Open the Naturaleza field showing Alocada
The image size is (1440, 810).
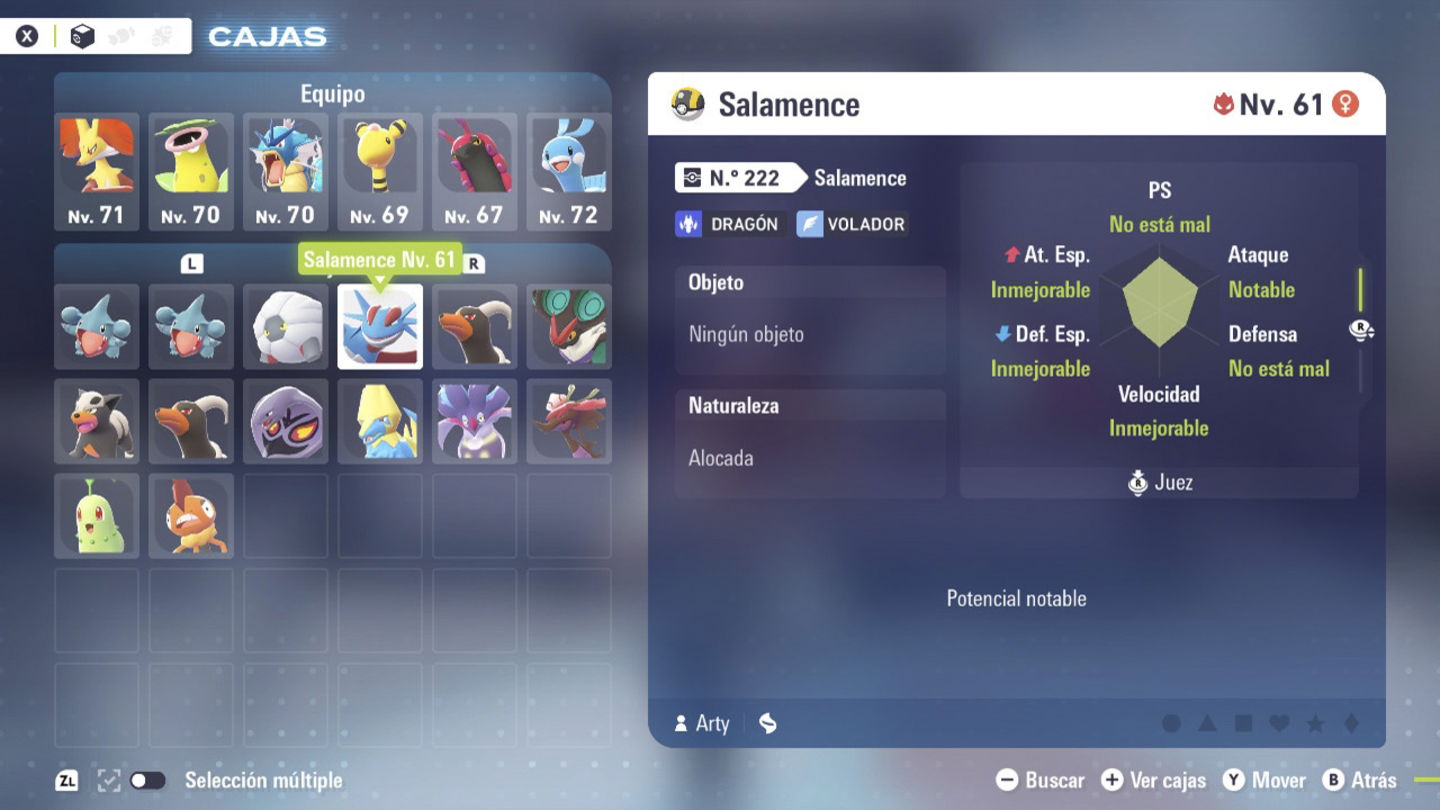(x=810, y=430)
